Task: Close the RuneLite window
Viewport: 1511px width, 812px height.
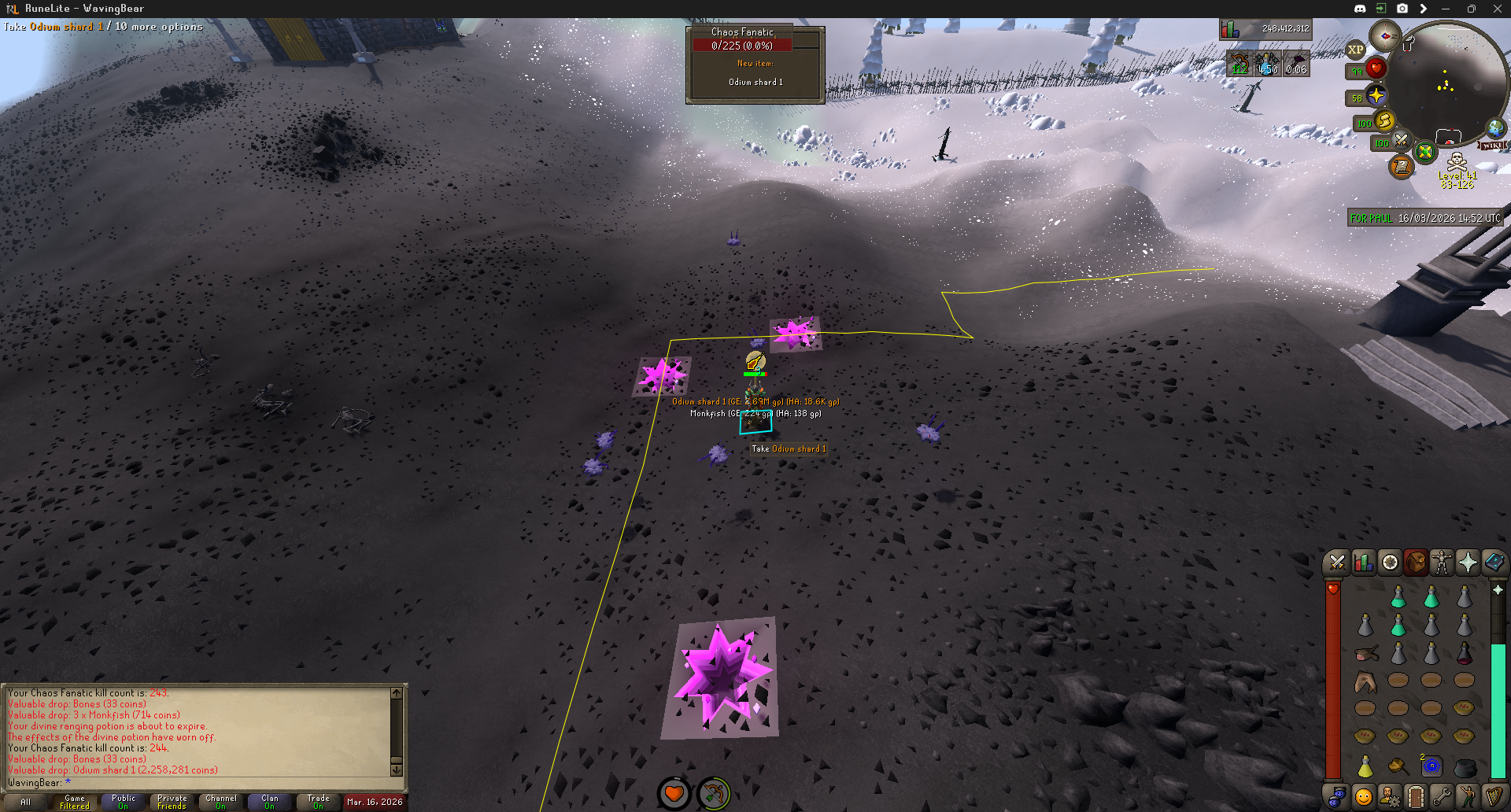Action: tap(1497, 9)
